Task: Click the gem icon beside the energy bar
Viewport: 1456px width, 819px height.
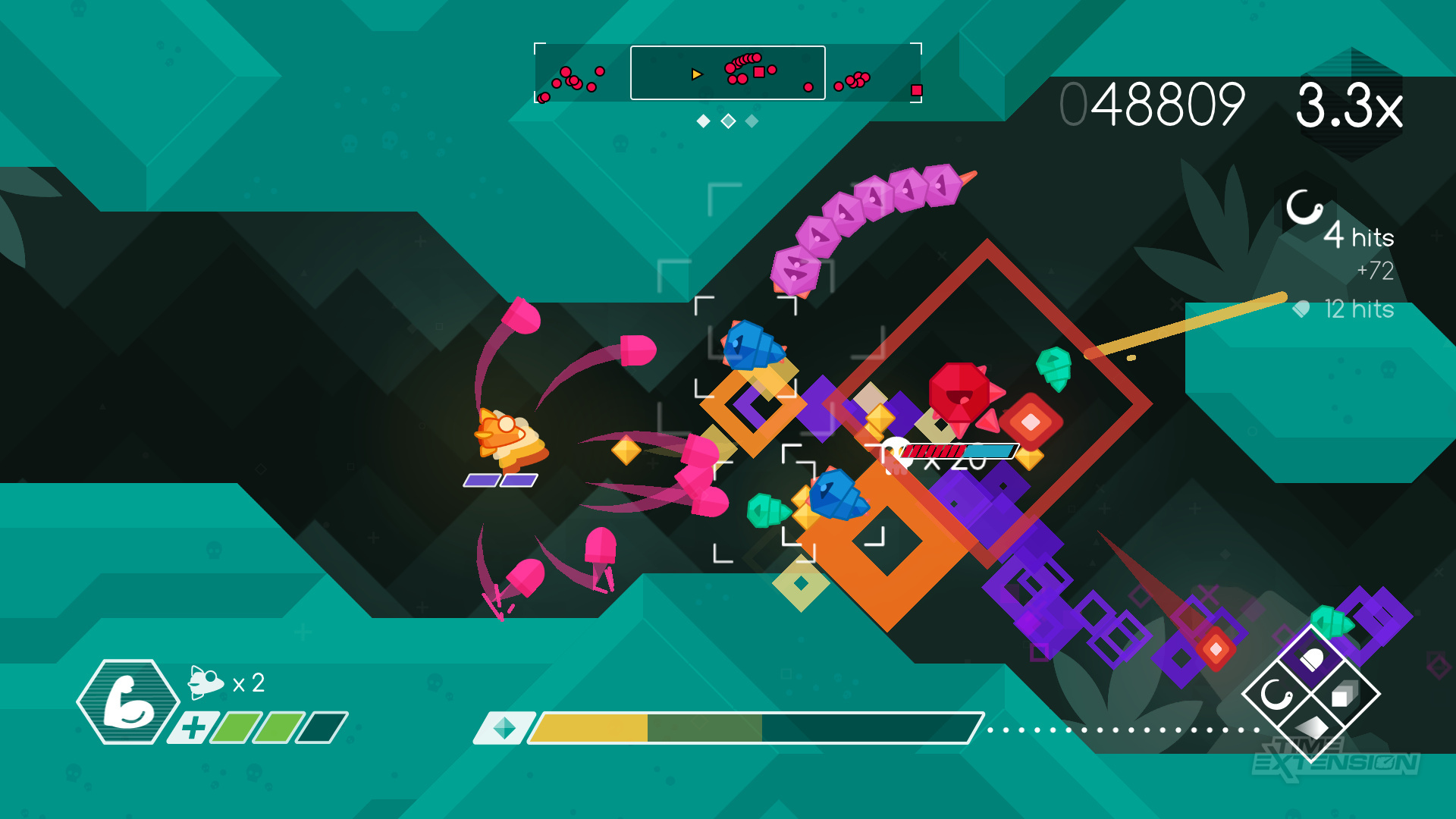Action: [504, 728]
